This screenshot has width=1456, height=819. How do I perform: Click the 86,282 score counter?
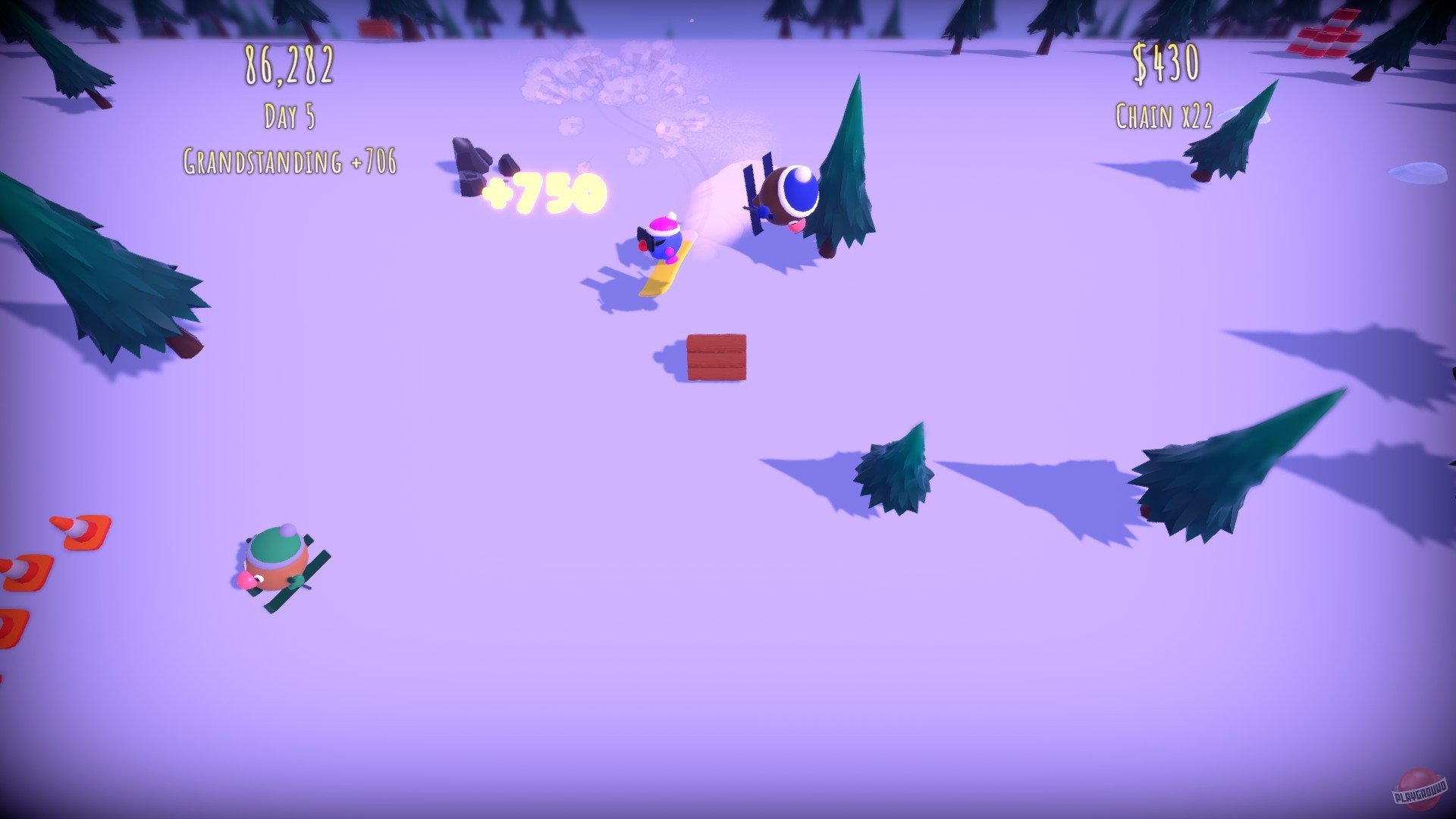(x=288, y=64)
